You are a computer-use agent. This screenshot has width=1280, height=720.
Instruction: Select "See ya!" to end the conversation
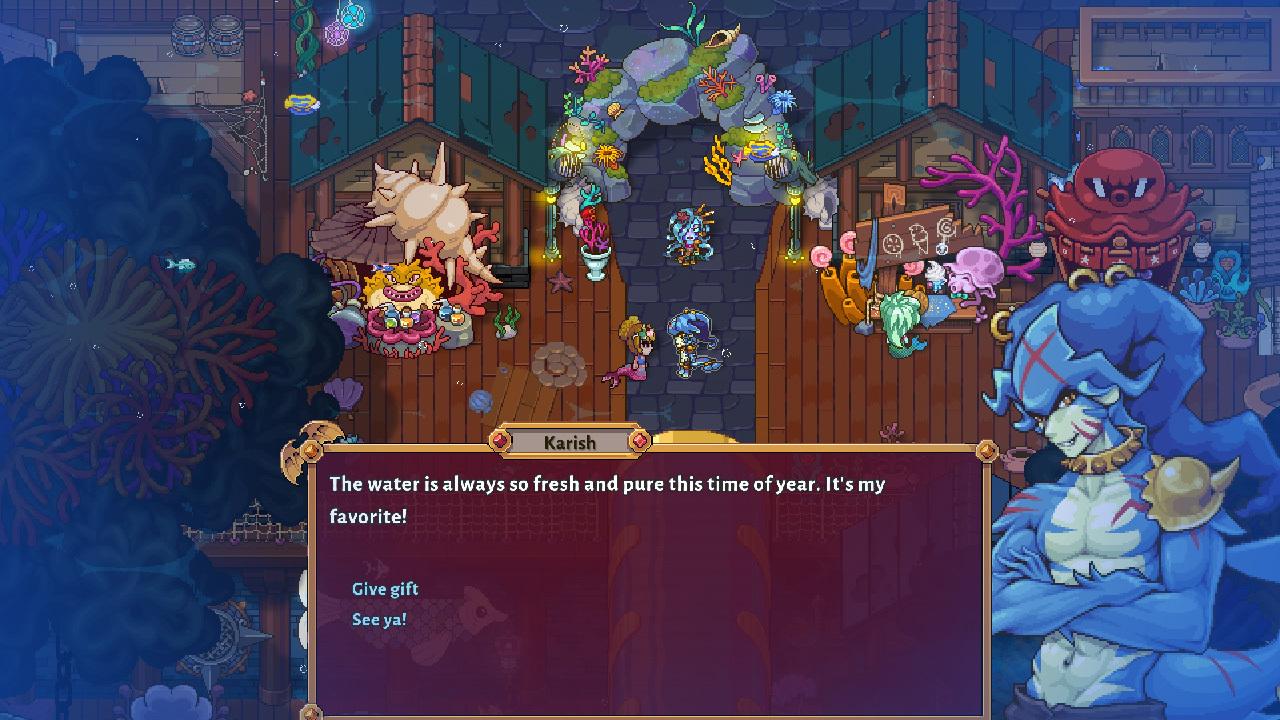click(x=379, y=620)
